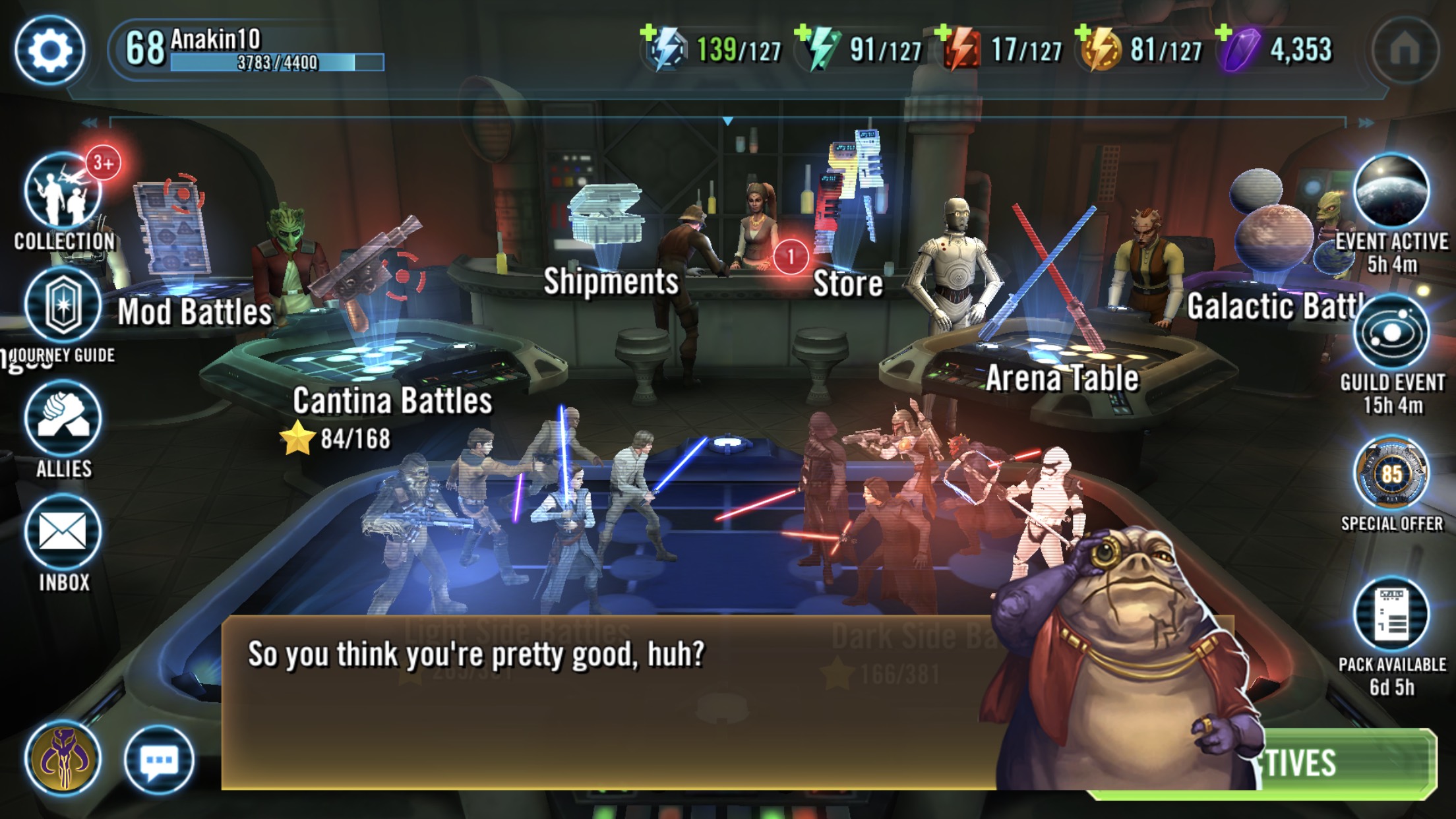Open the Journey Guide
Screen dimensions: 1456x819
(63, 307)
